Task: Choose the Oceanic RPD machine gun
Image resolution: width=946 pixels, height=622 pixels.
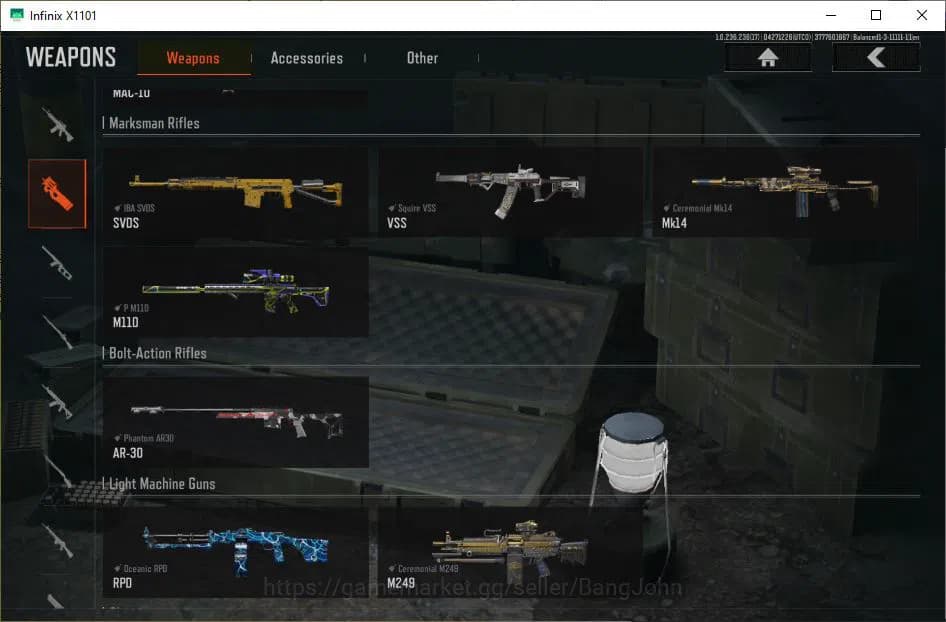Action: point(236,552)
